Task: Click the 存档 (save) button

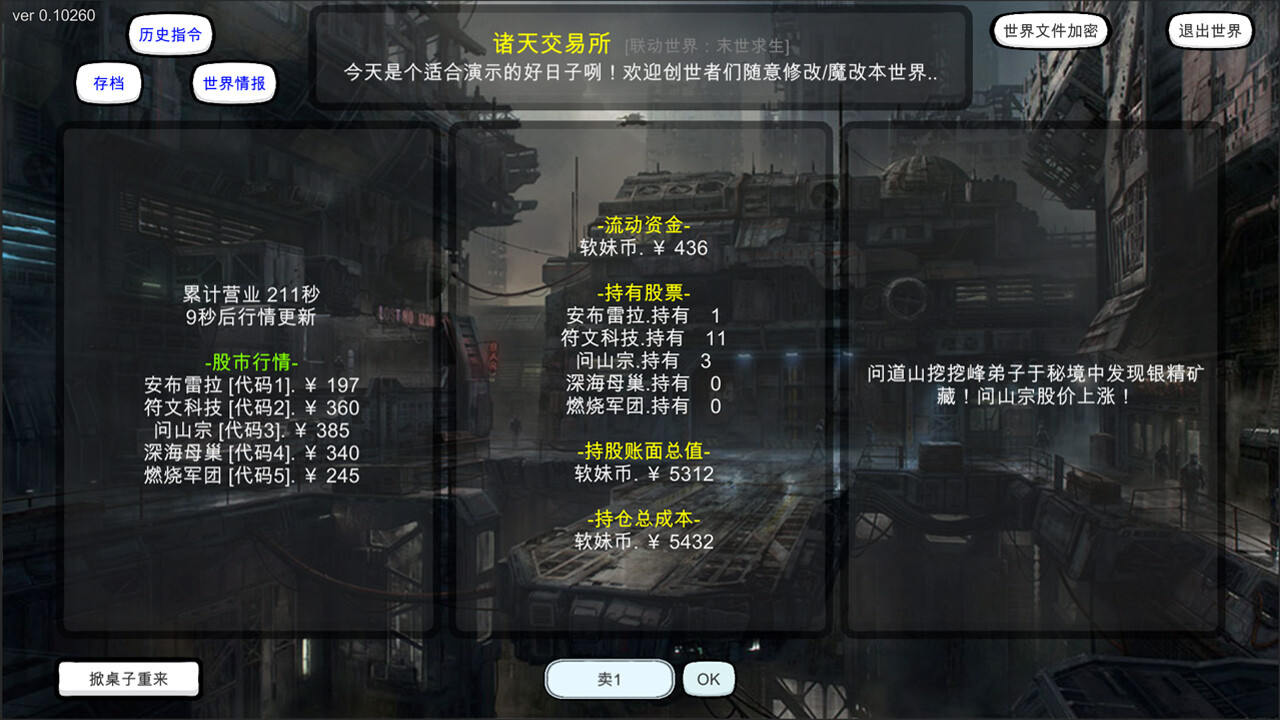Action: [x=108, y=84]
